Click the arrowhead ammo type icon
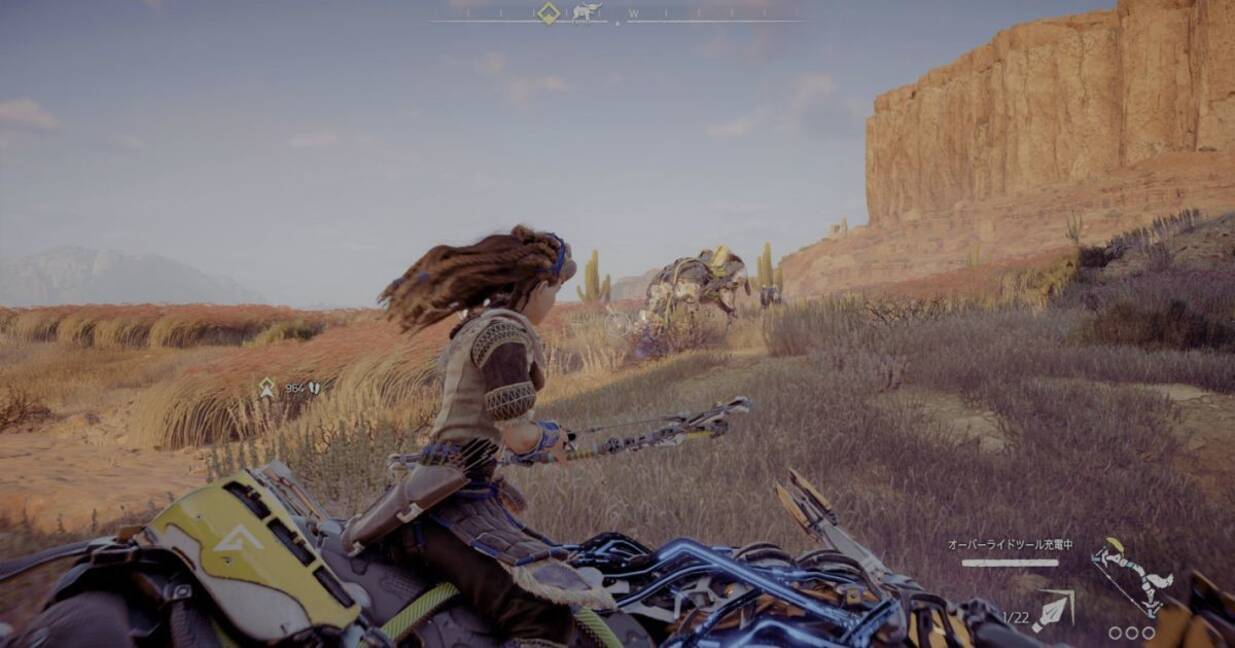The height and width of the screenshot is (648, 1235). click(1050, 612)
